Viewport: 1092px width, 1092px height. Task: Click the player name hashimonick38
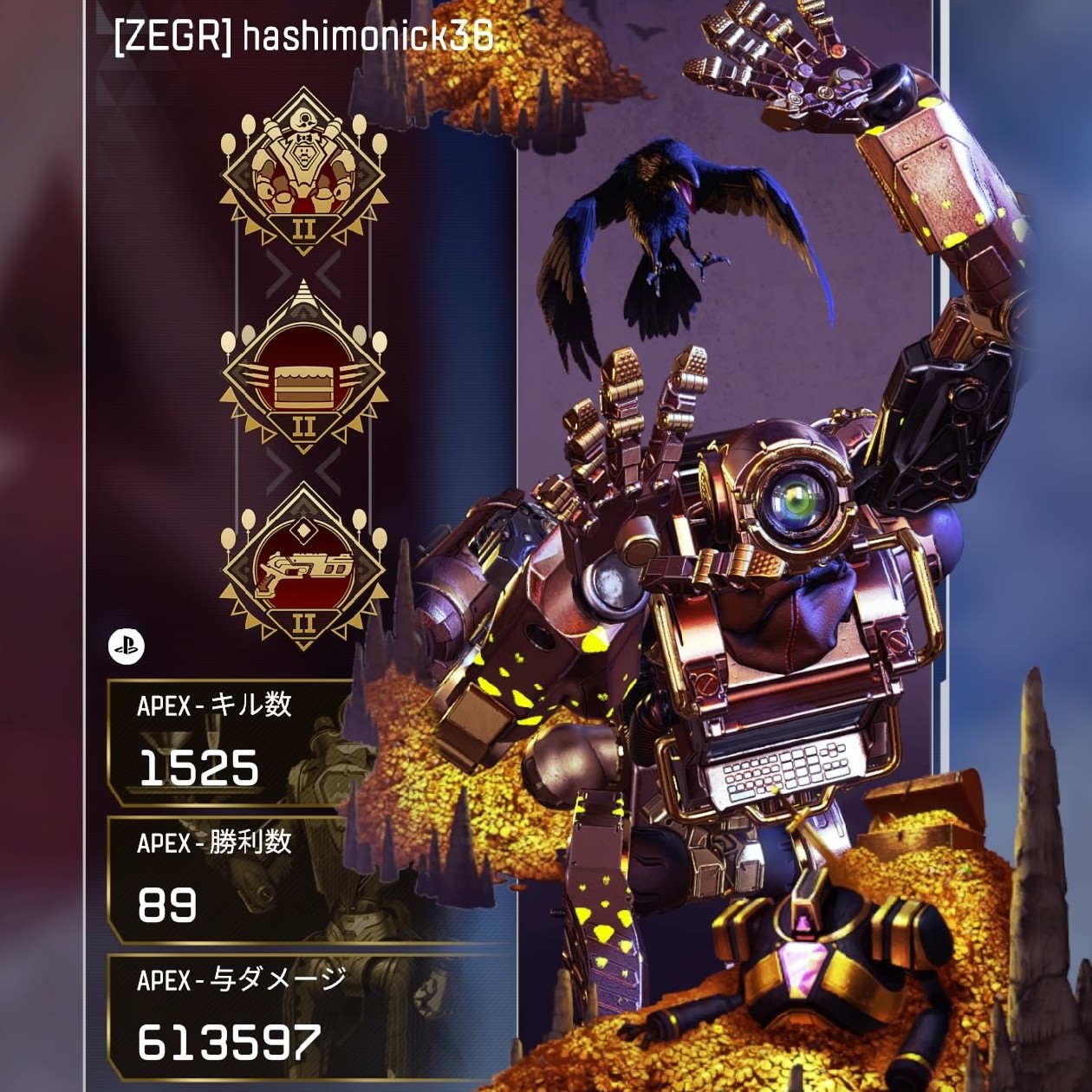point(367,37)
